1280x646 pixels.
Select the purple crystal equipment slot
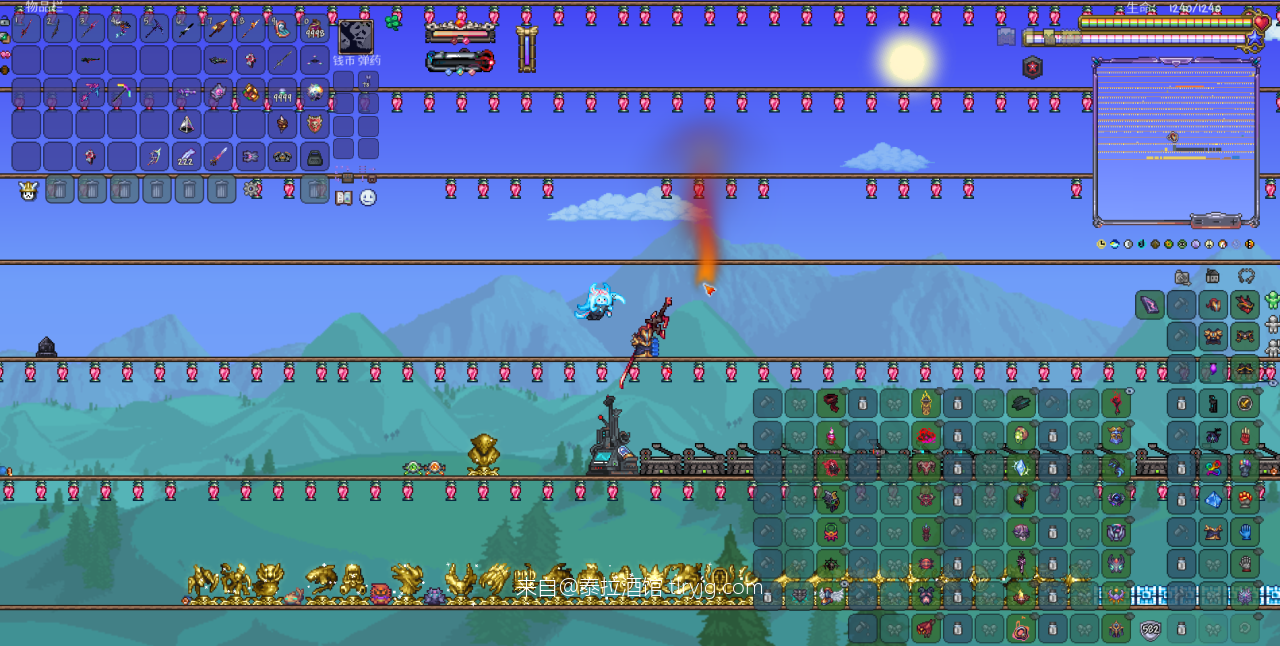point(1150,305)
